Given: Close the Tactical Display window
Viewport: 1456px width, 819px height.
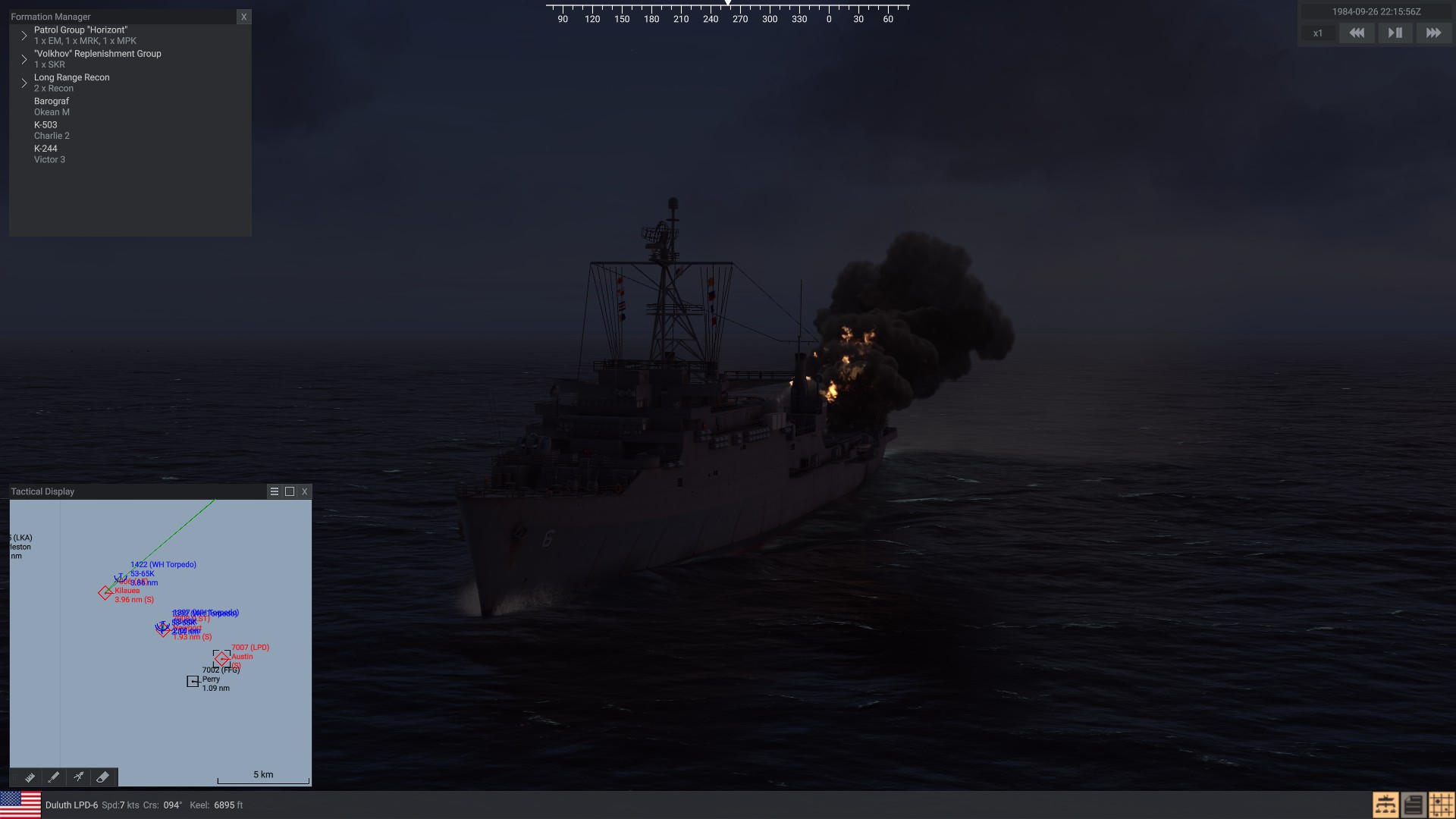Looking at the screenshot, I should pos(305,491).
